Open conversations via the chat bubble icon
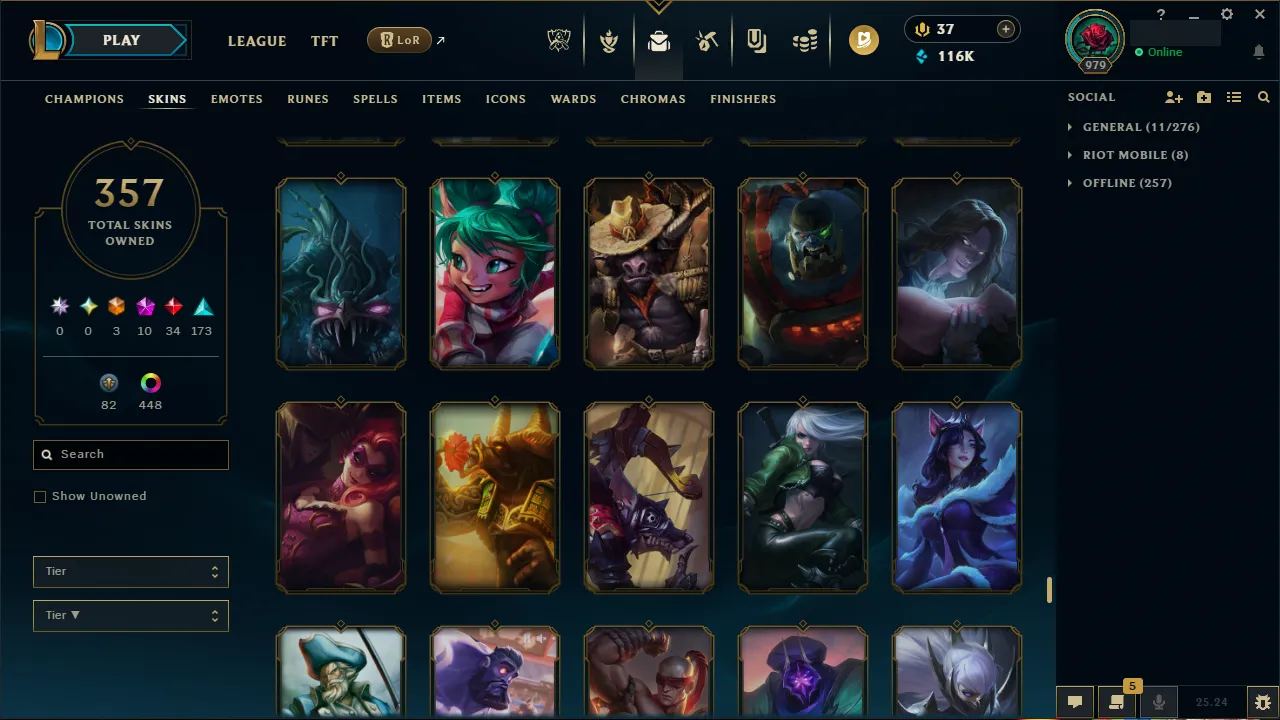1280x720 pixels. pyautogui.click(x=1075, y=701)
